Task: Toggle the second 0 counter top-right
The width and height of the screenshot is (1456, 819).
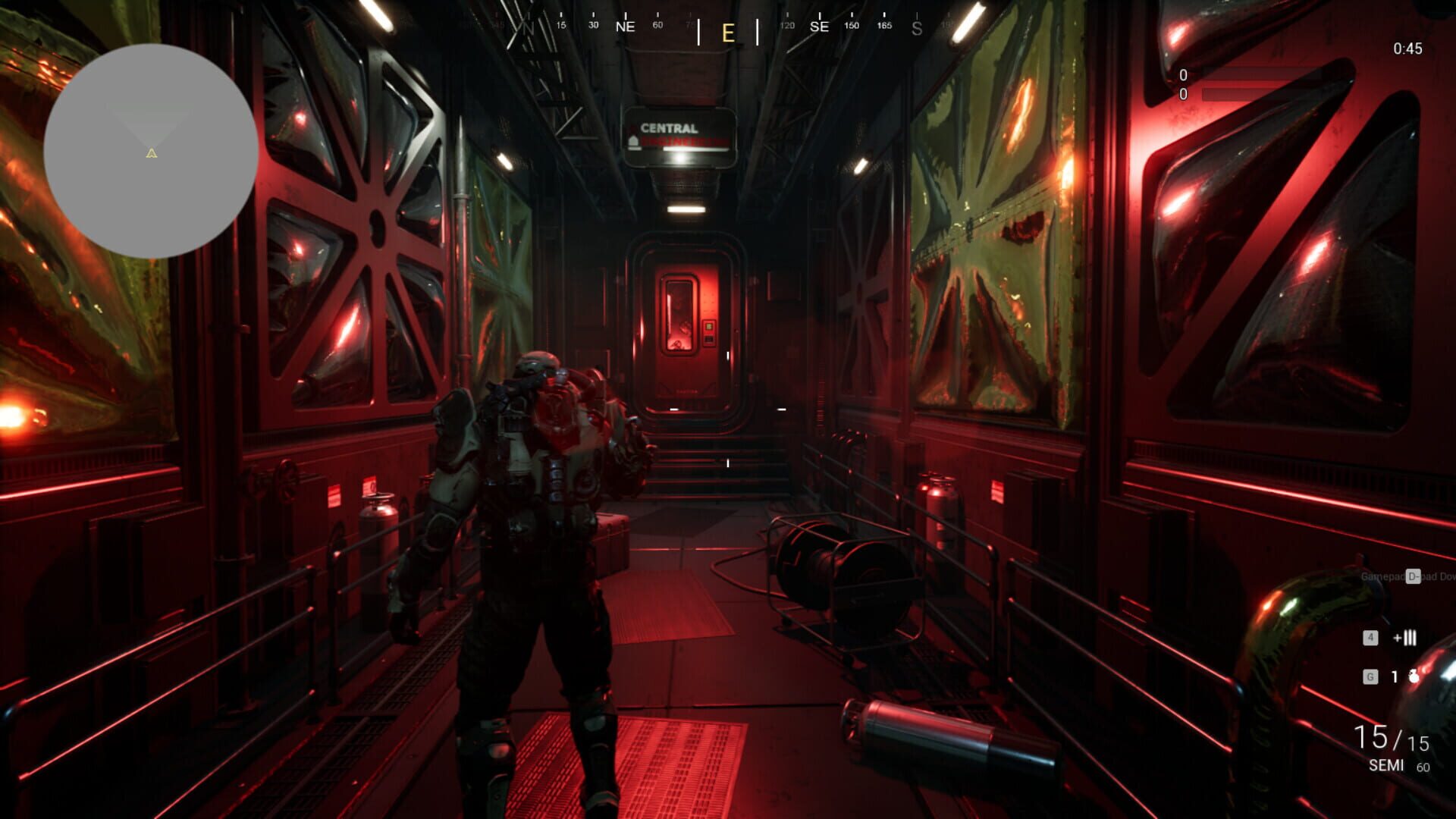Action: pyautogui.click(x=1184, y=95)
